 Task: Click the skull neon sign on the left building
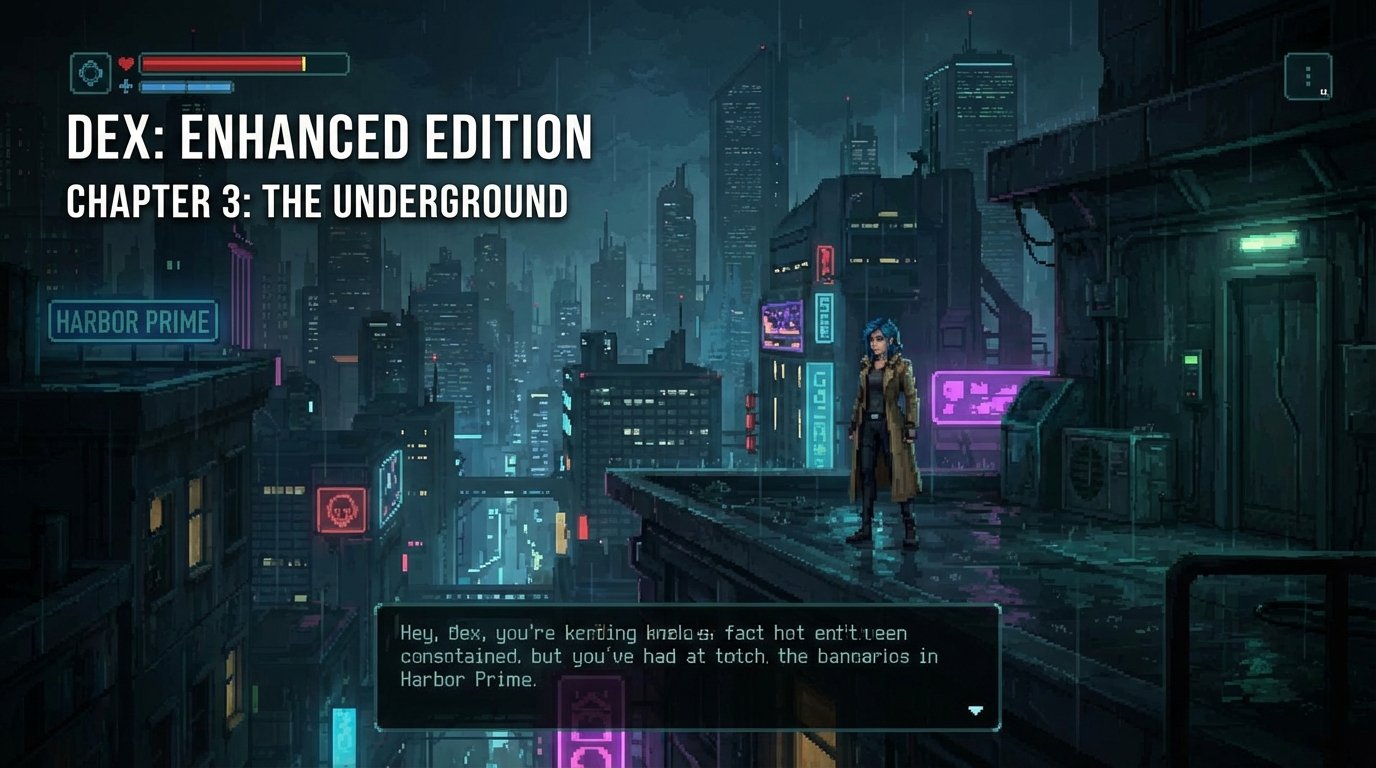(x=344, y=509)
